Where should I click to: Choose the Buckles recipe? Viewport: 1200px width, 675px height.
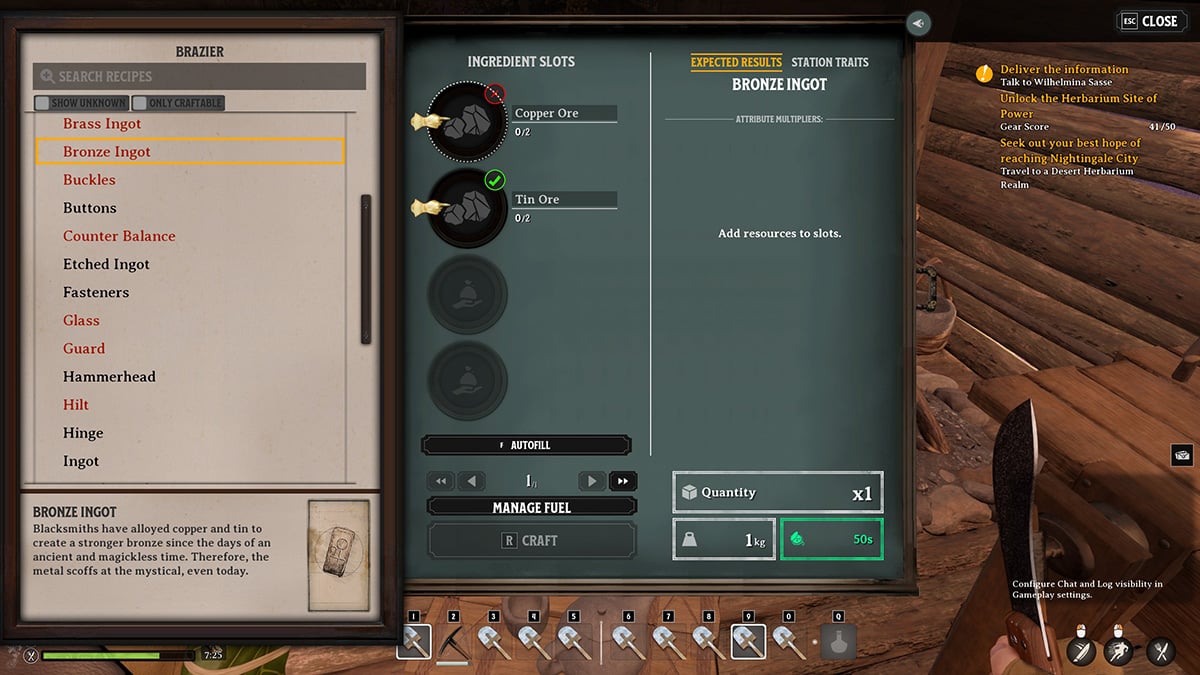coord(89,180)
